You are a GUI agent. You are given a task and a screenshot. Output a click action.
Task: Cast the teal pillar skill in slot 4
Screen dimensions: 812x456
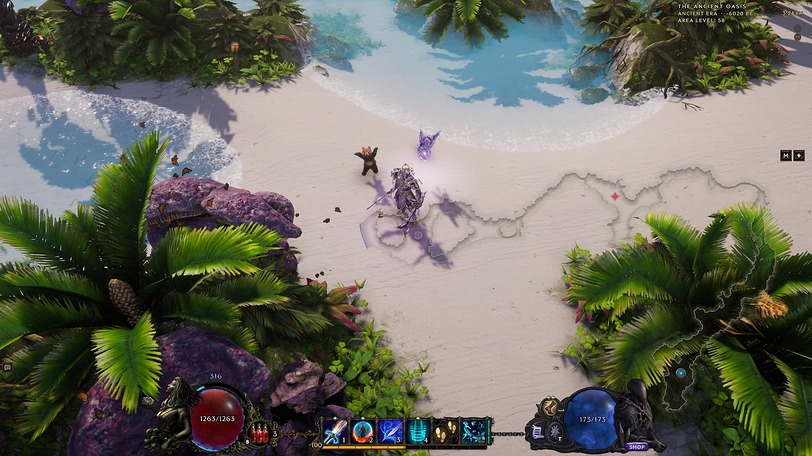pyautogui.click(x=418, y=431)
